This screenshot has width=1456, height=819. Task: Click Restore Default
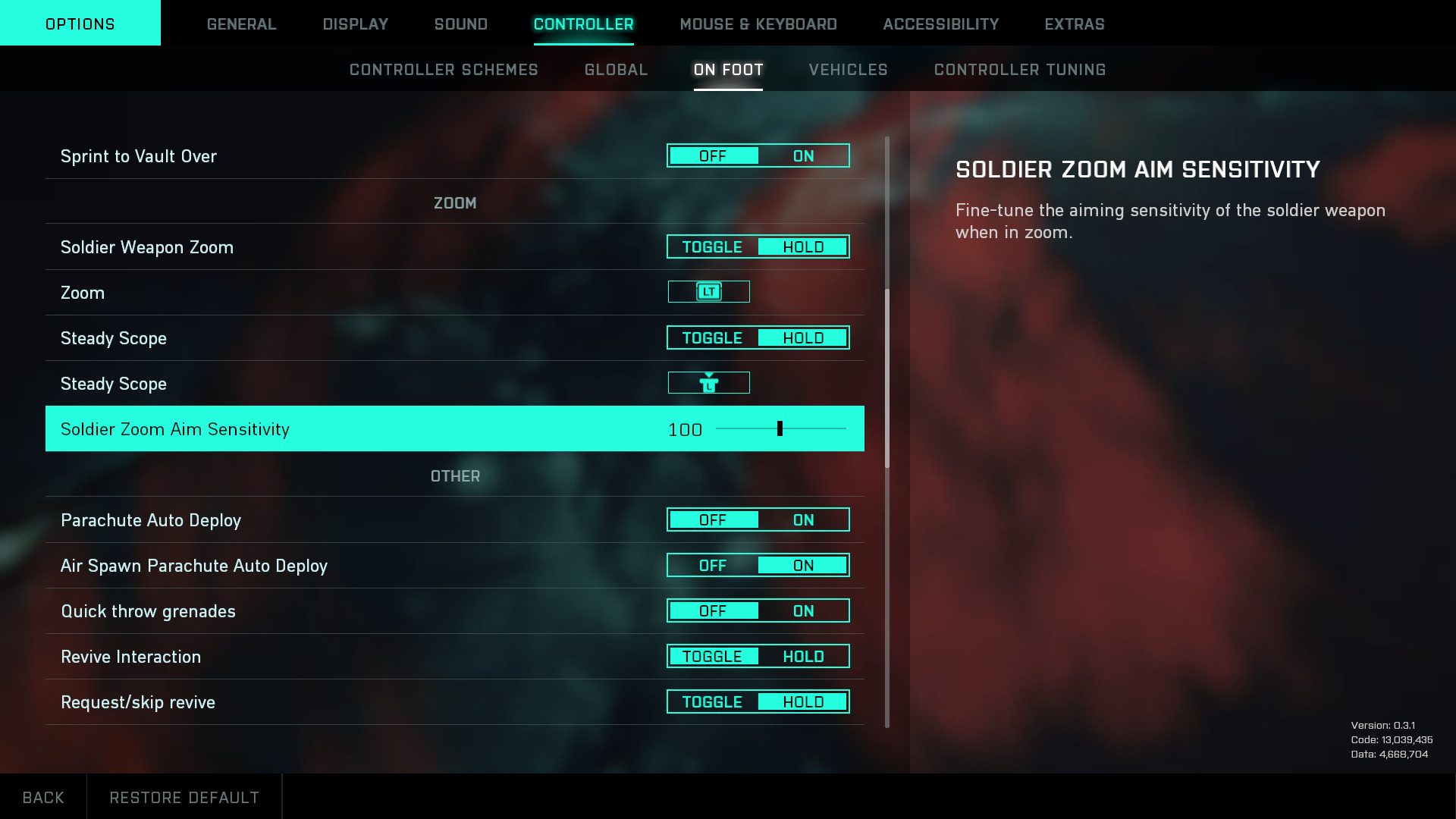(184, 797)
